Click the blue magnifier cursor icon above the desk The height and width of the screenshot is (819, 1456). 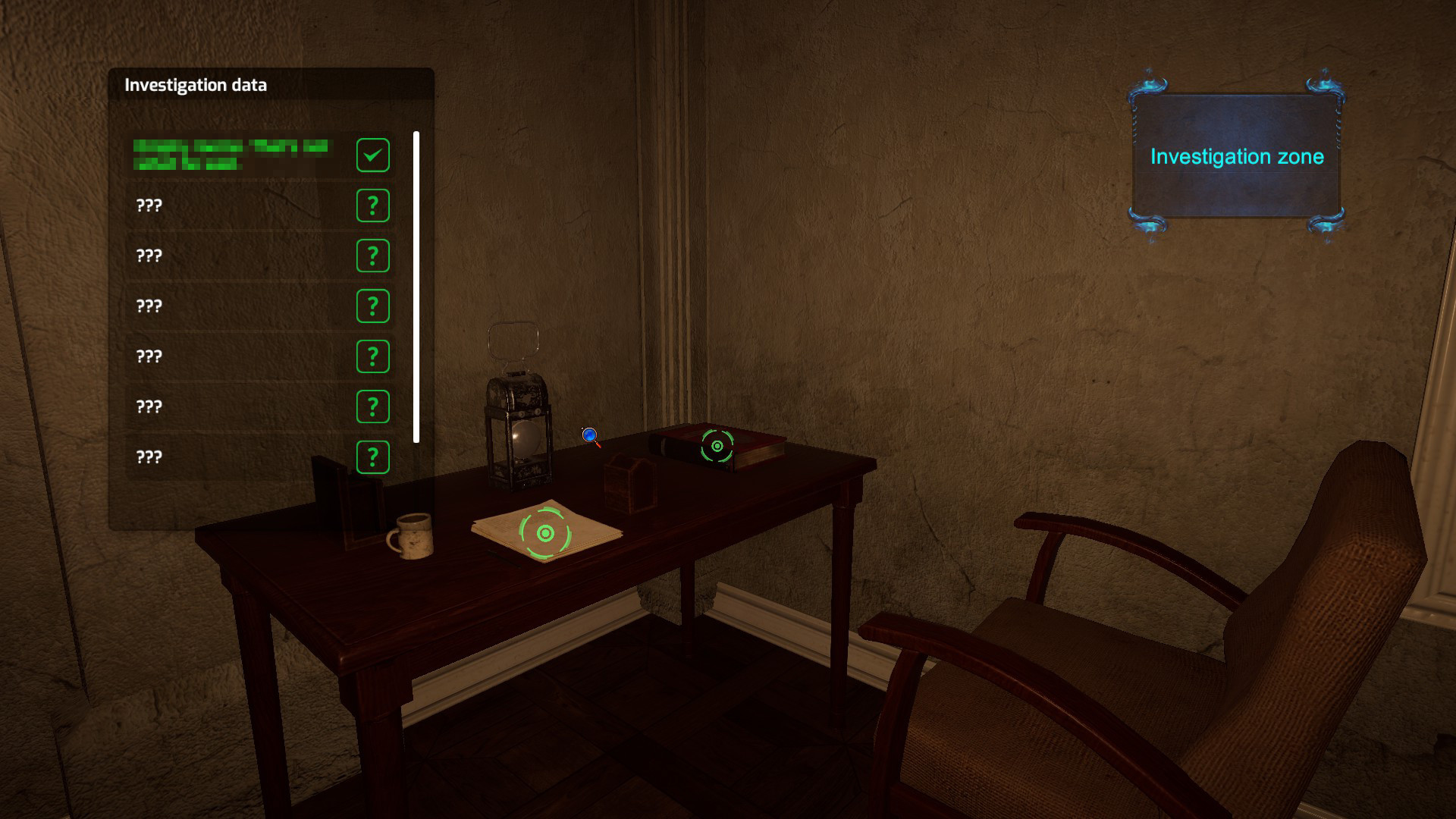(x=589, y=436)
